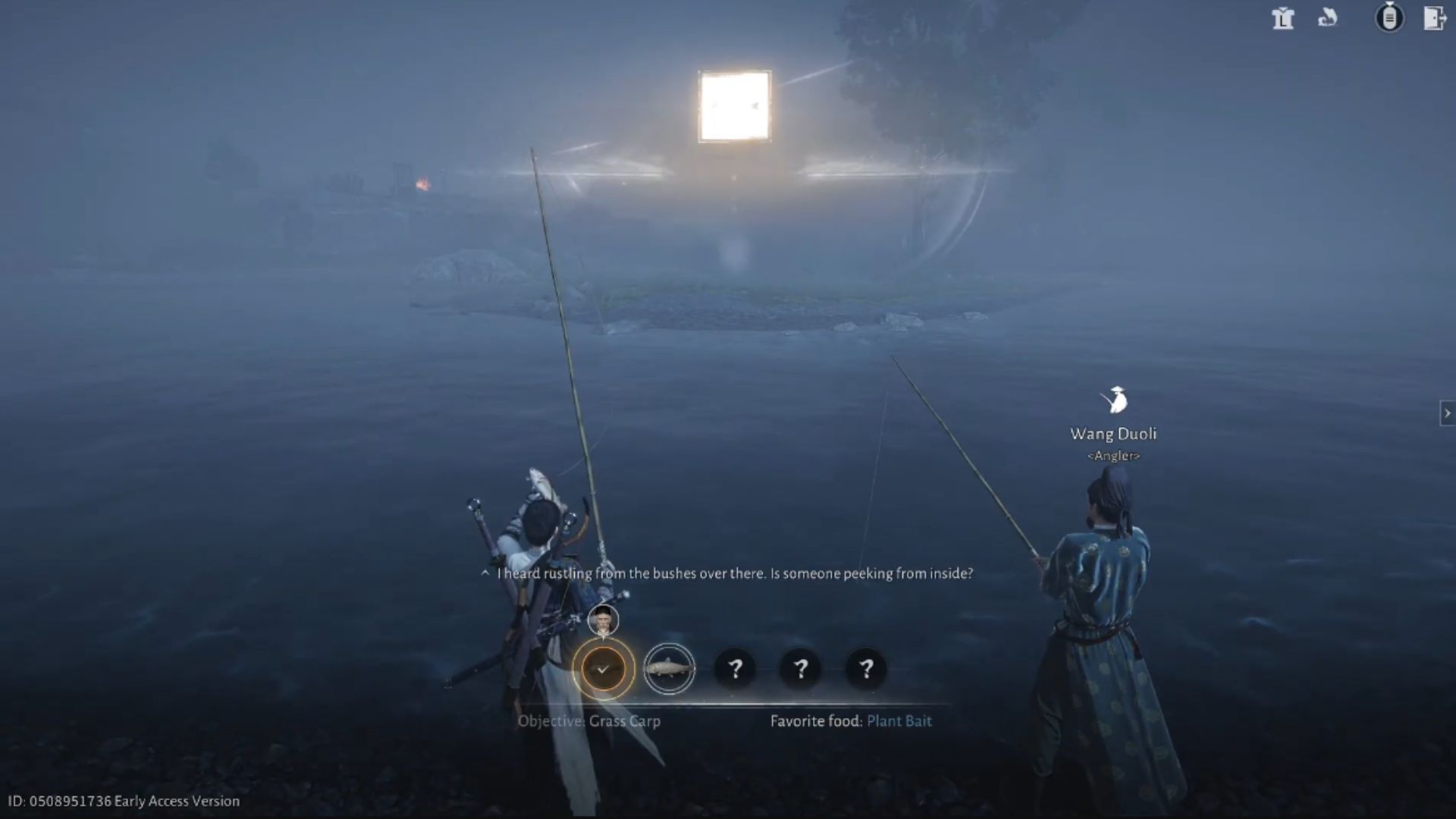Select the Grass Carp fish icon in objective bar
Screen dimensions: 1456x819
(670, 669)
